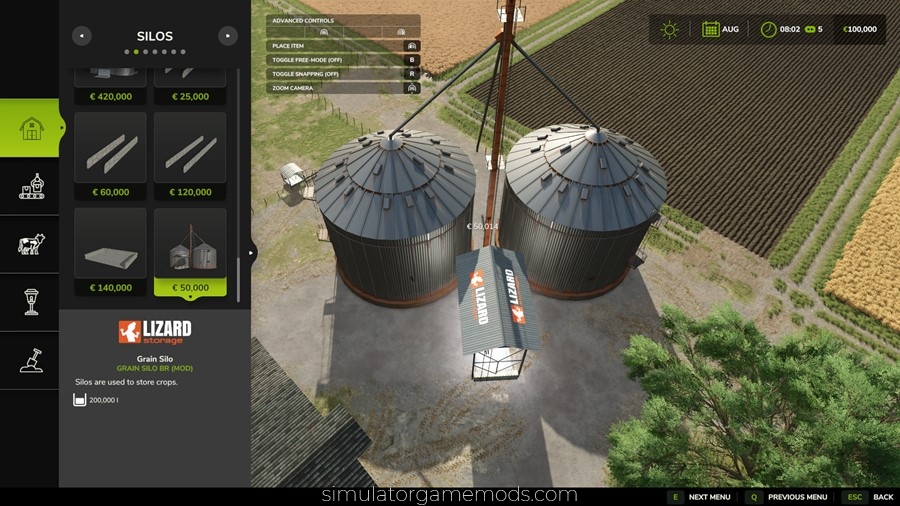Screen dimensions: 900x506
Task: Click the Previous Menu button
Action: point(788,497)
